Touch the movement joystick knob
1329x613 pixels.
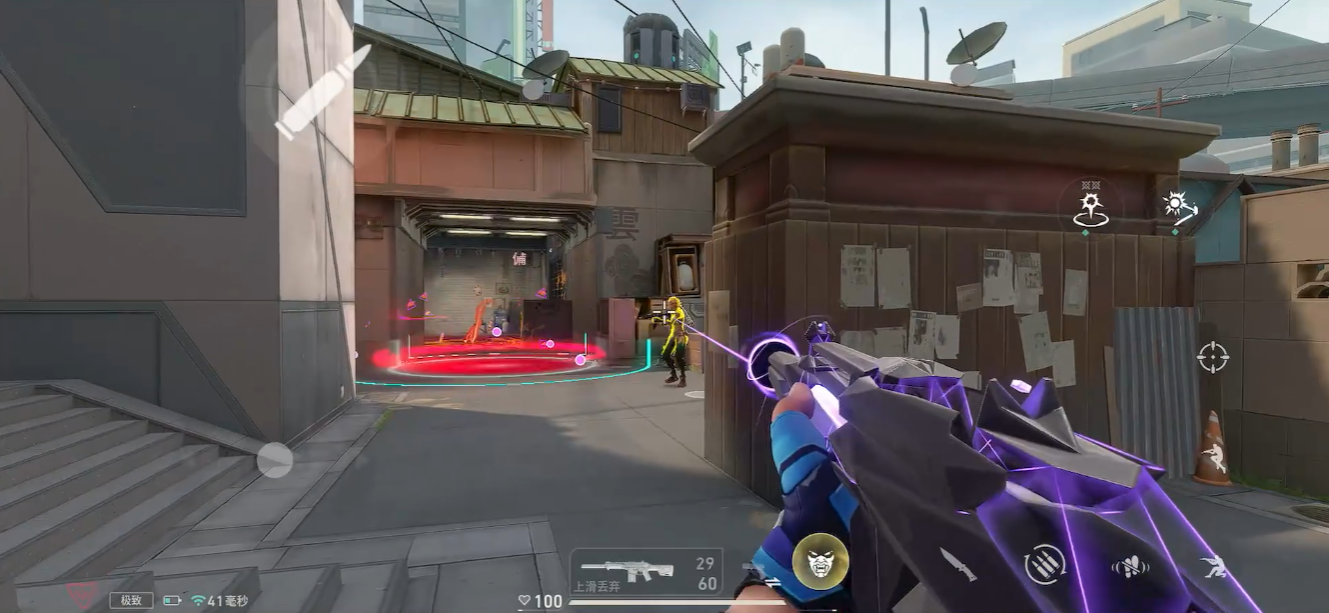coord(274,460)
